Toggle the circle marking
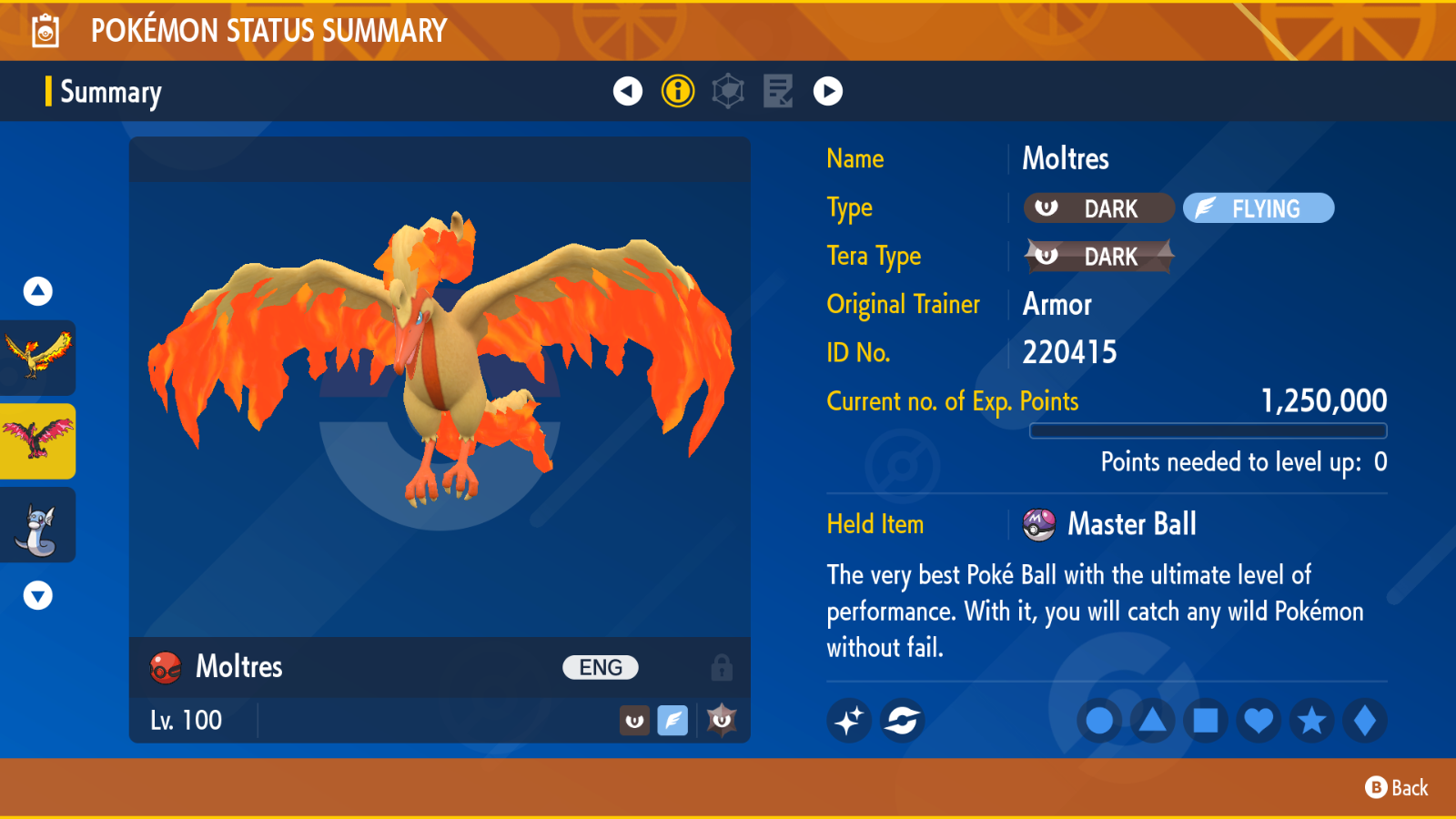The height and width of the screenshot is (819, 1456). tap(1099, 721)
